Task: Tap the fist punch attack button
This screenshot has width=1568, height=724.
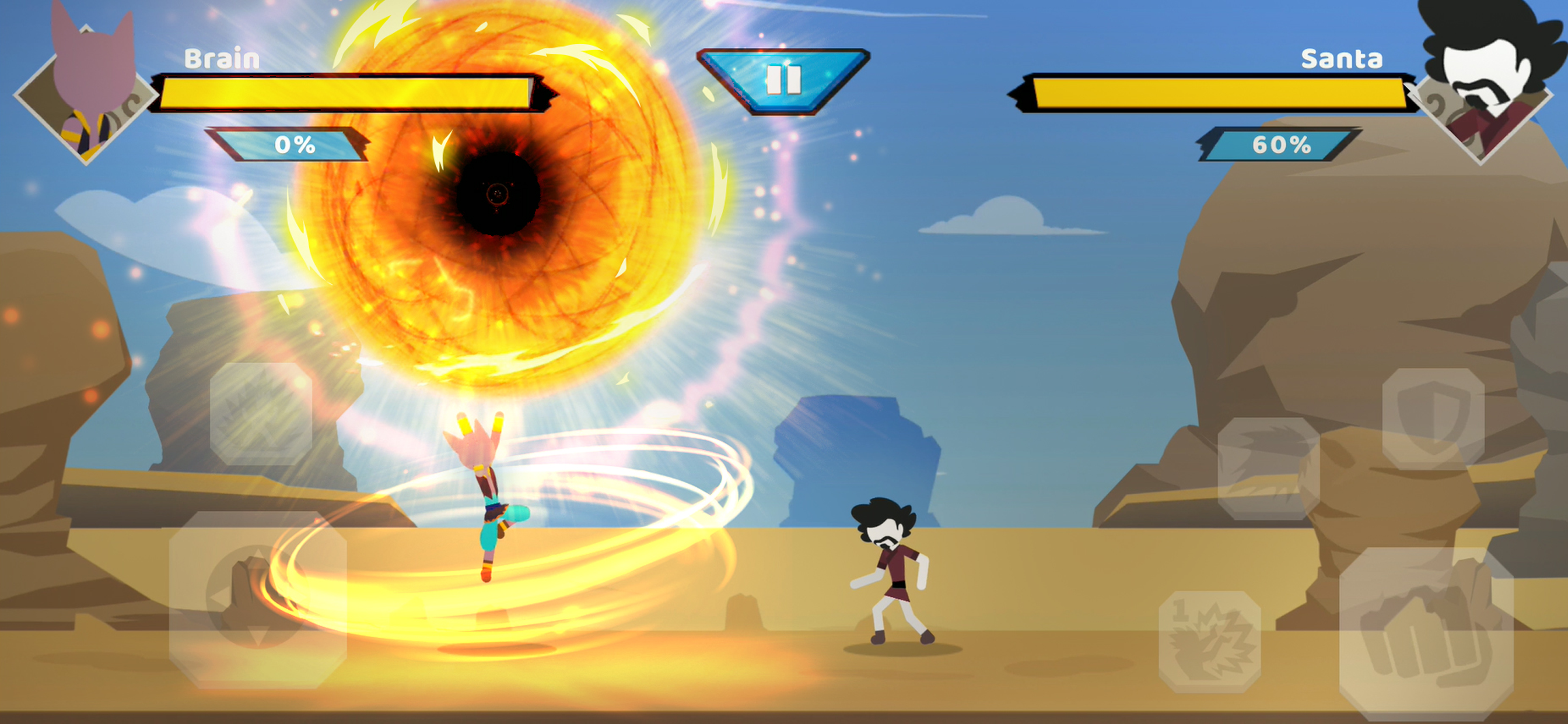Action: pos(1426,633)
